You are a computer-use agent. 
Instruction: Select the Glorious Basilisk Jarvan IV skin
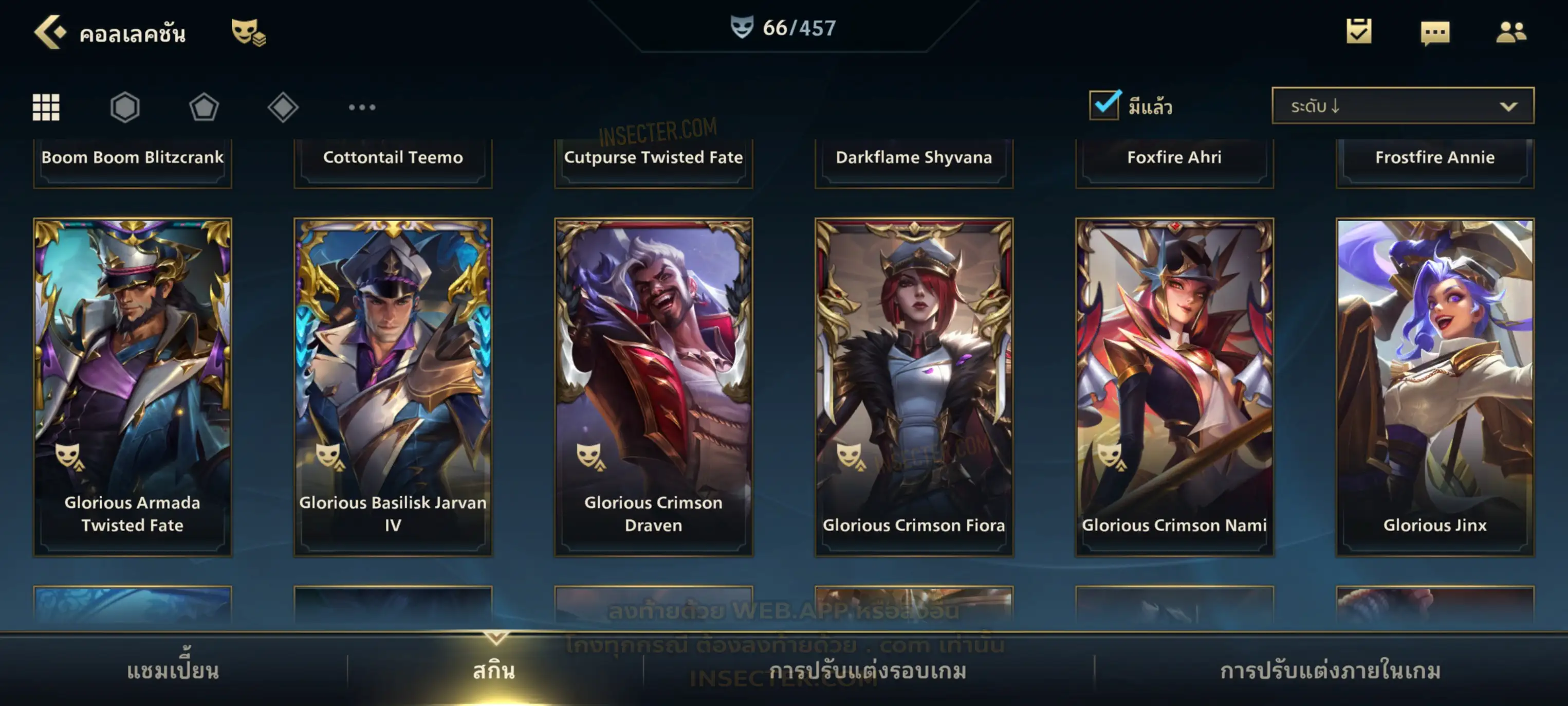click(393, 387)
